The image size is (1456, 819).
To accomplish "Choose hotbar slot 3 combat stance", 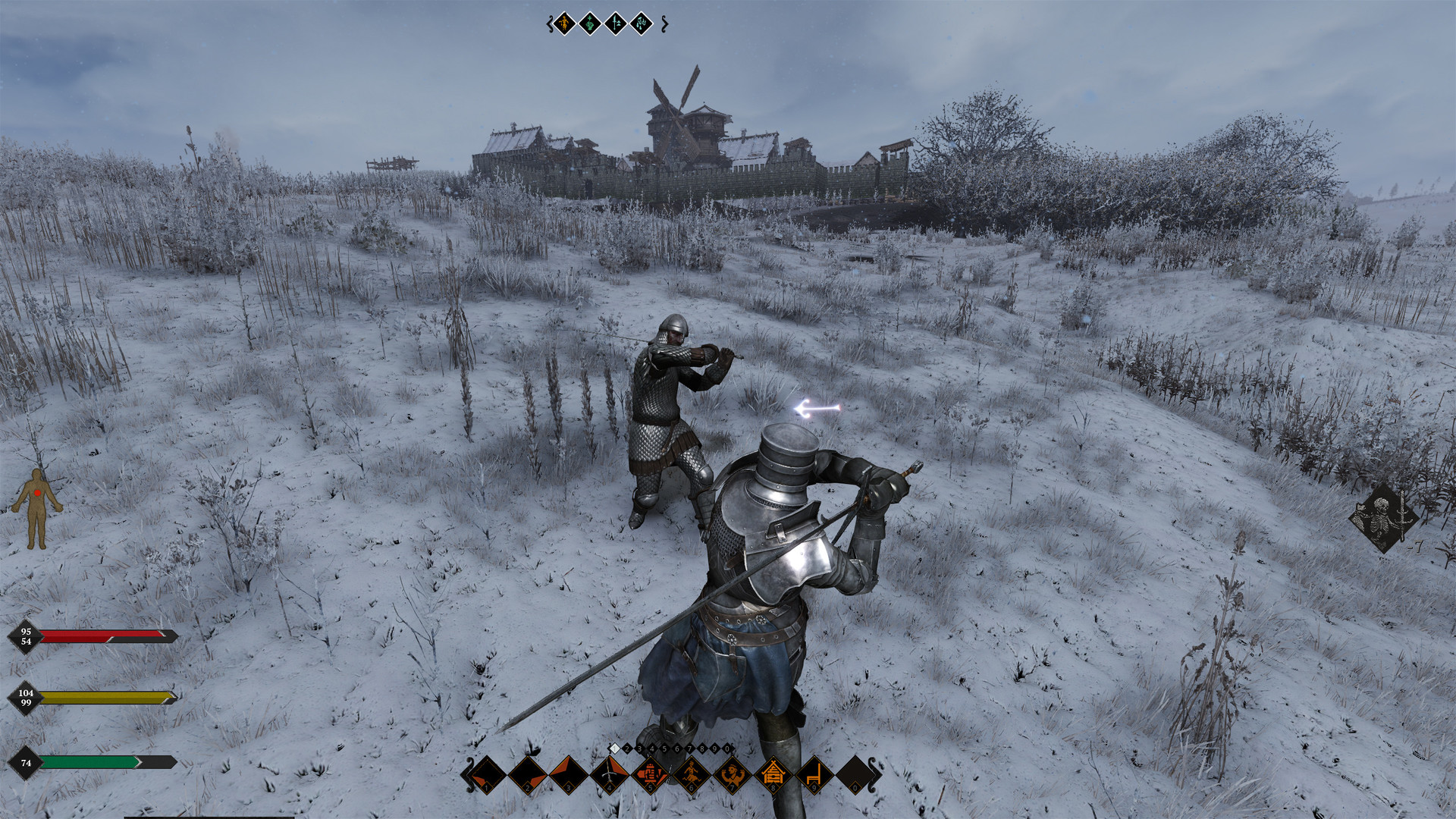I will tap(570, 774).
